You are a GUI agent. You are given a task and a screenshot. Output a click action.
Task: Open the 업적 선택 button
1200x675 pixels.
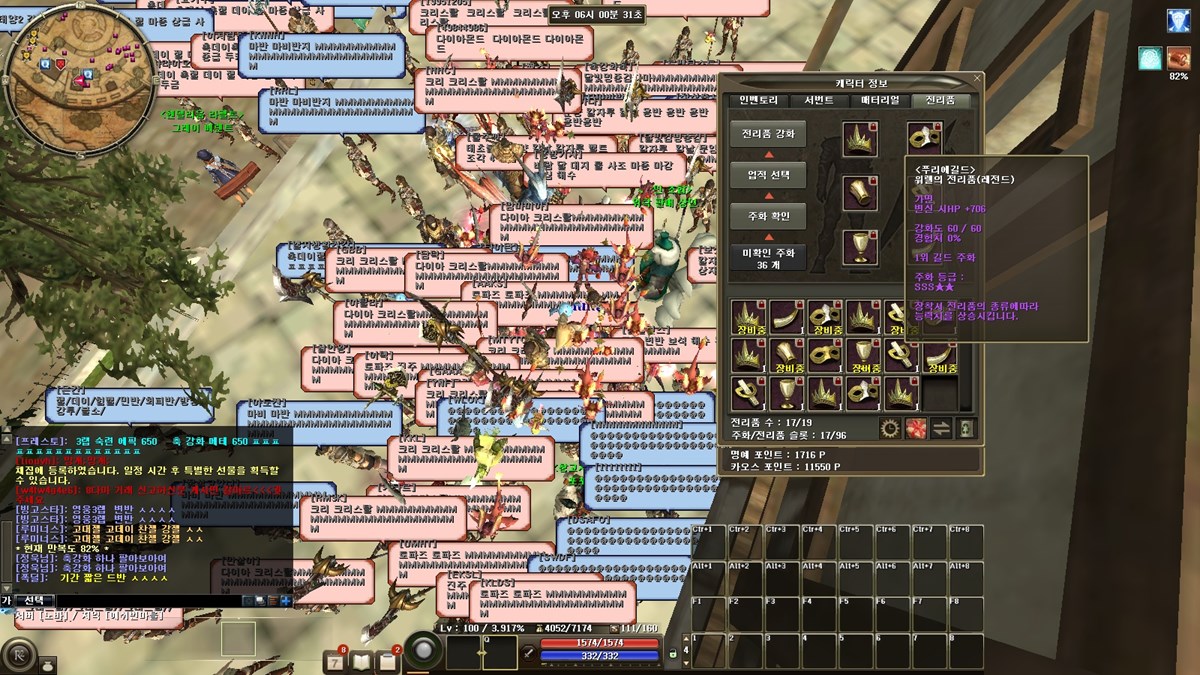(x=768, y=175)
